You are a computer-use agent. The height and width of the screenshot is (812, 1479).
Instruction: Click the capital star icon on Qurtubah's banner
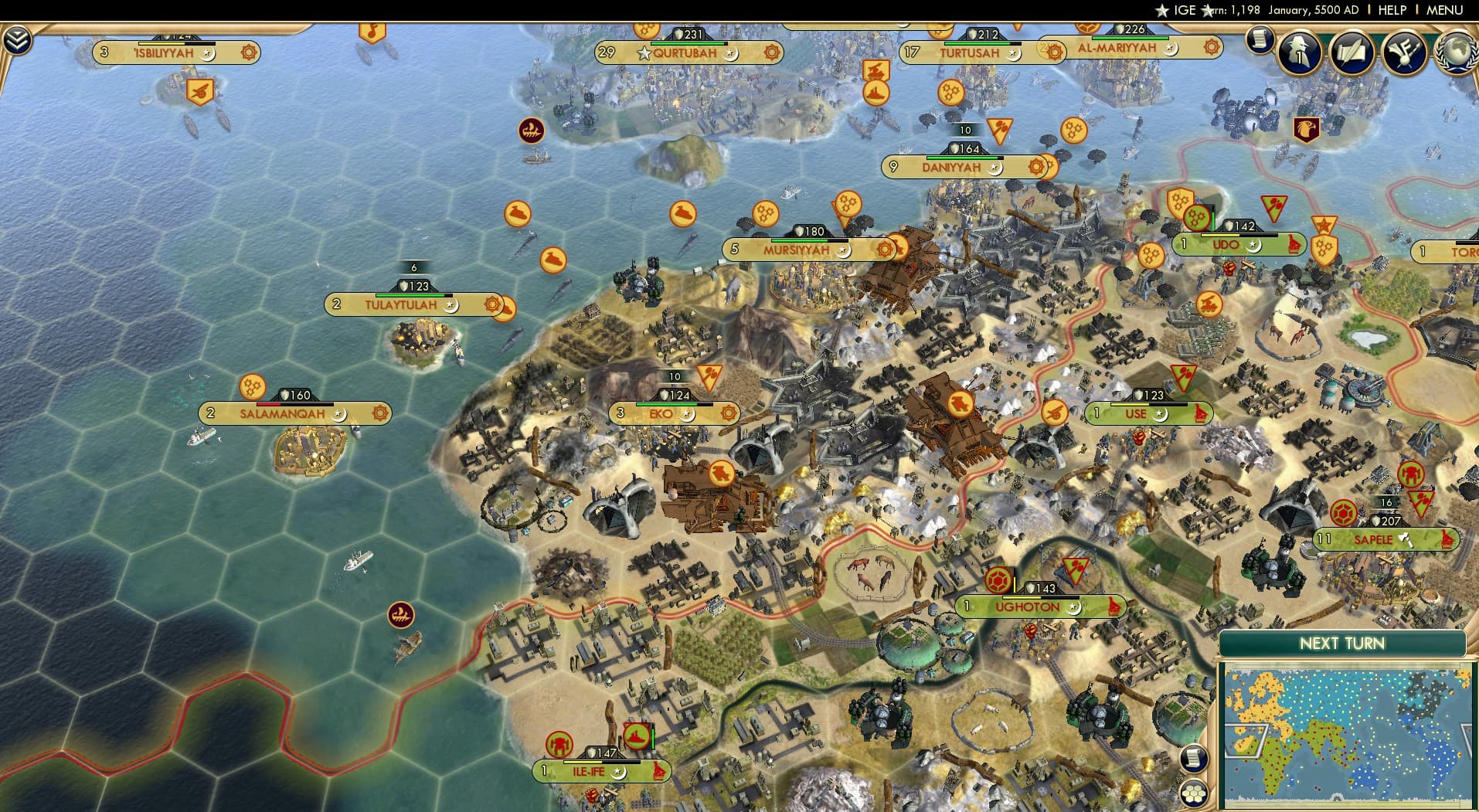click(644, 53)
